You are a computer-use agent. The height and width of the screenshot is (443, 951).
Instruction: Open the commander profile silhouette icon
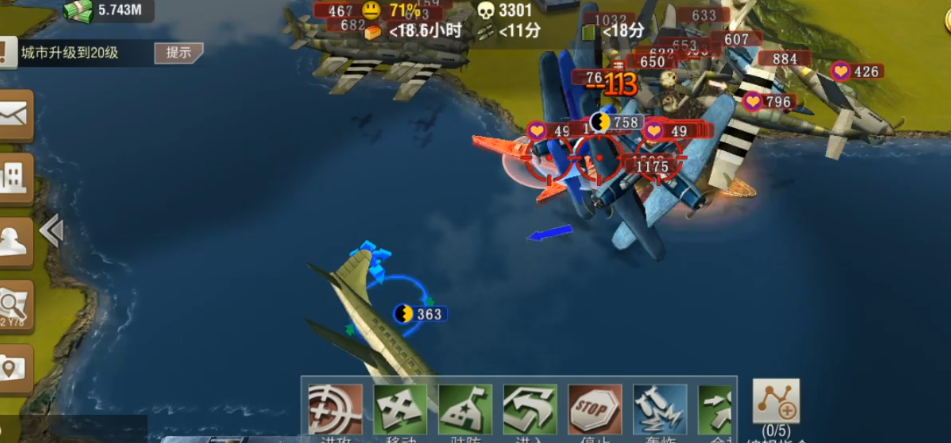(16, 242)
